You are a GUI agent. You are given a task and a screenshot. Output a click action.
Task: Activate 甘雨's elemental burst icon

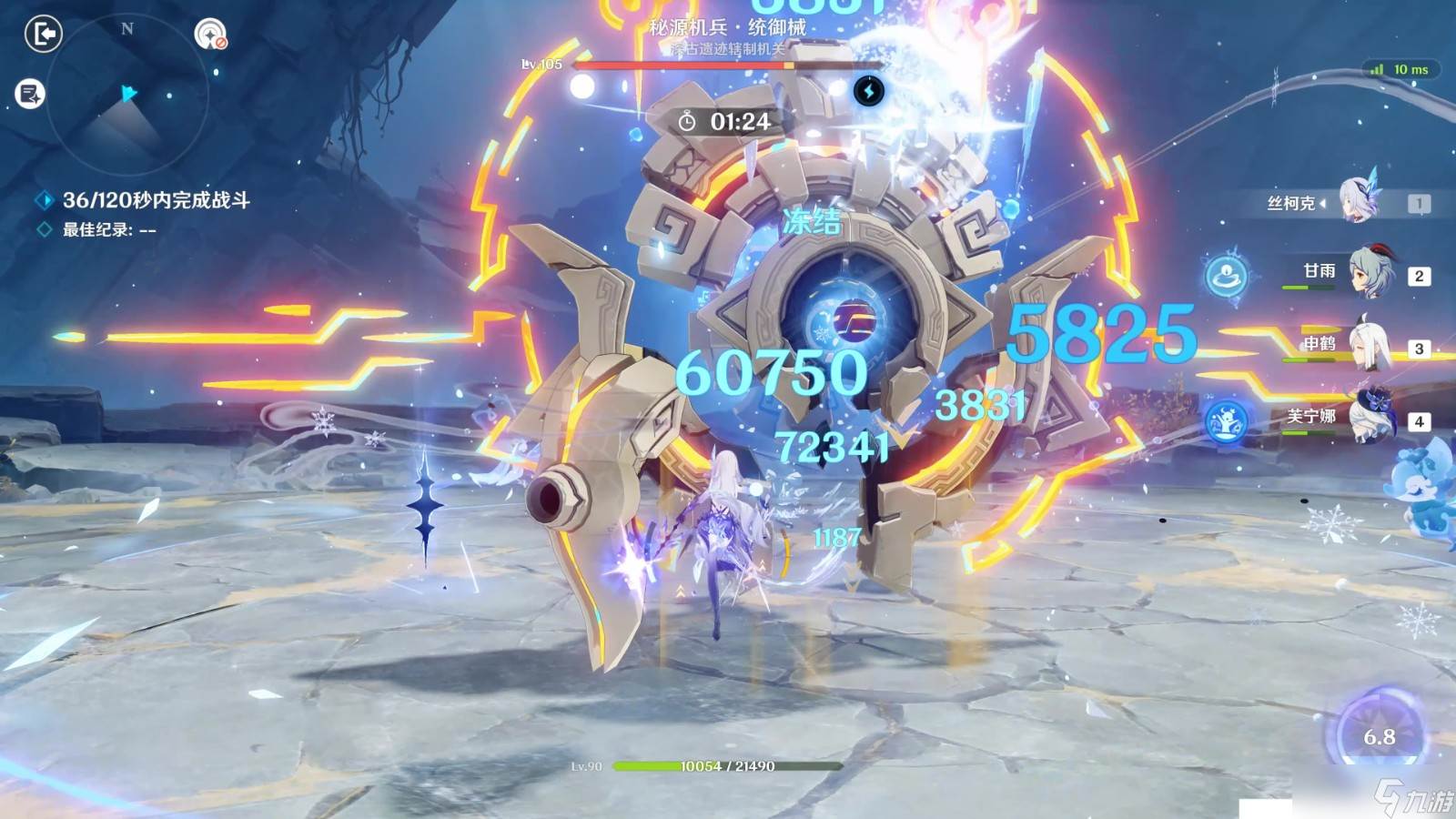(1226, 274)
